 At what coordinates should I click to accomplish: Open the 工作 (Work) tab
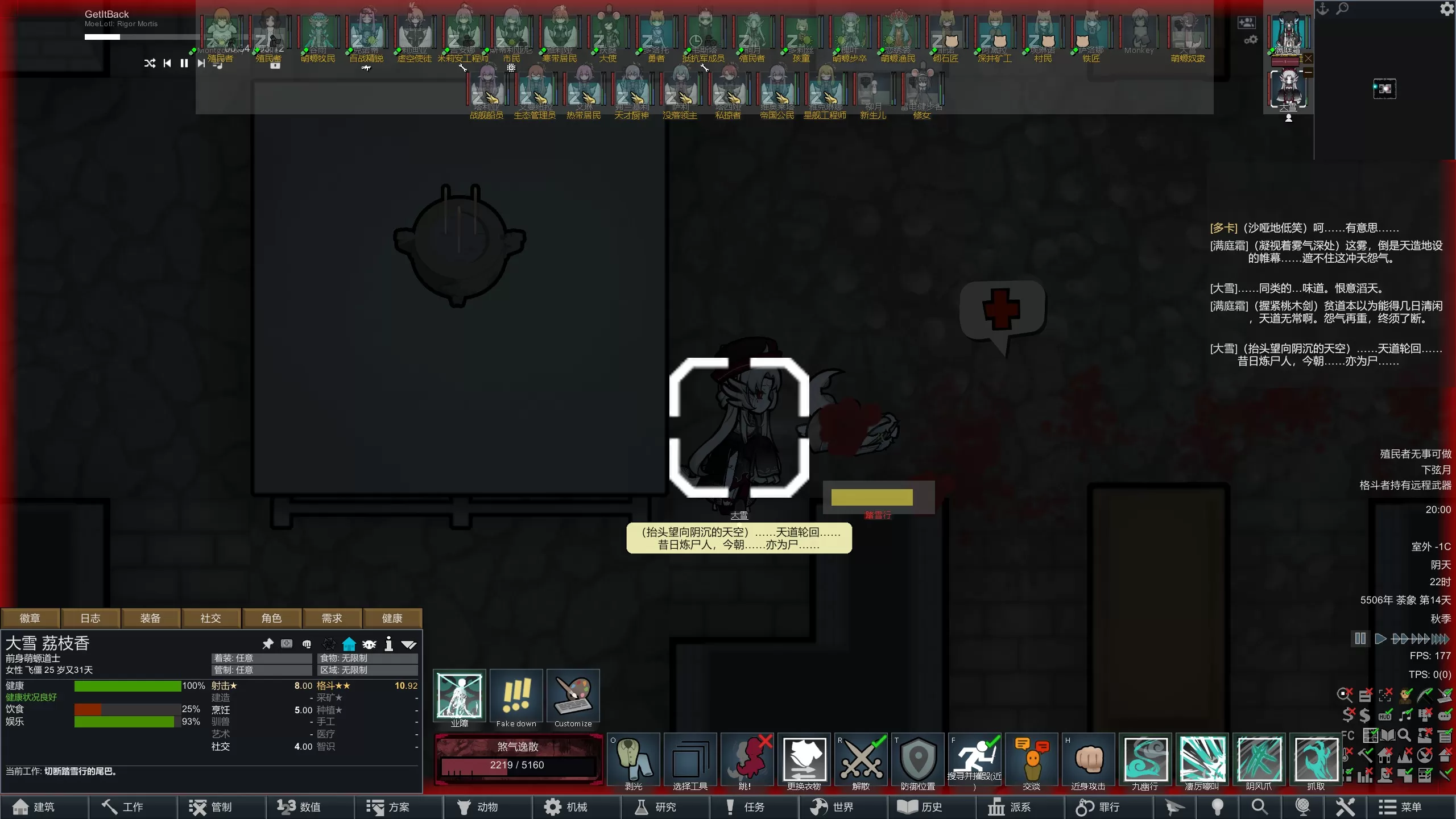(122, 807)
